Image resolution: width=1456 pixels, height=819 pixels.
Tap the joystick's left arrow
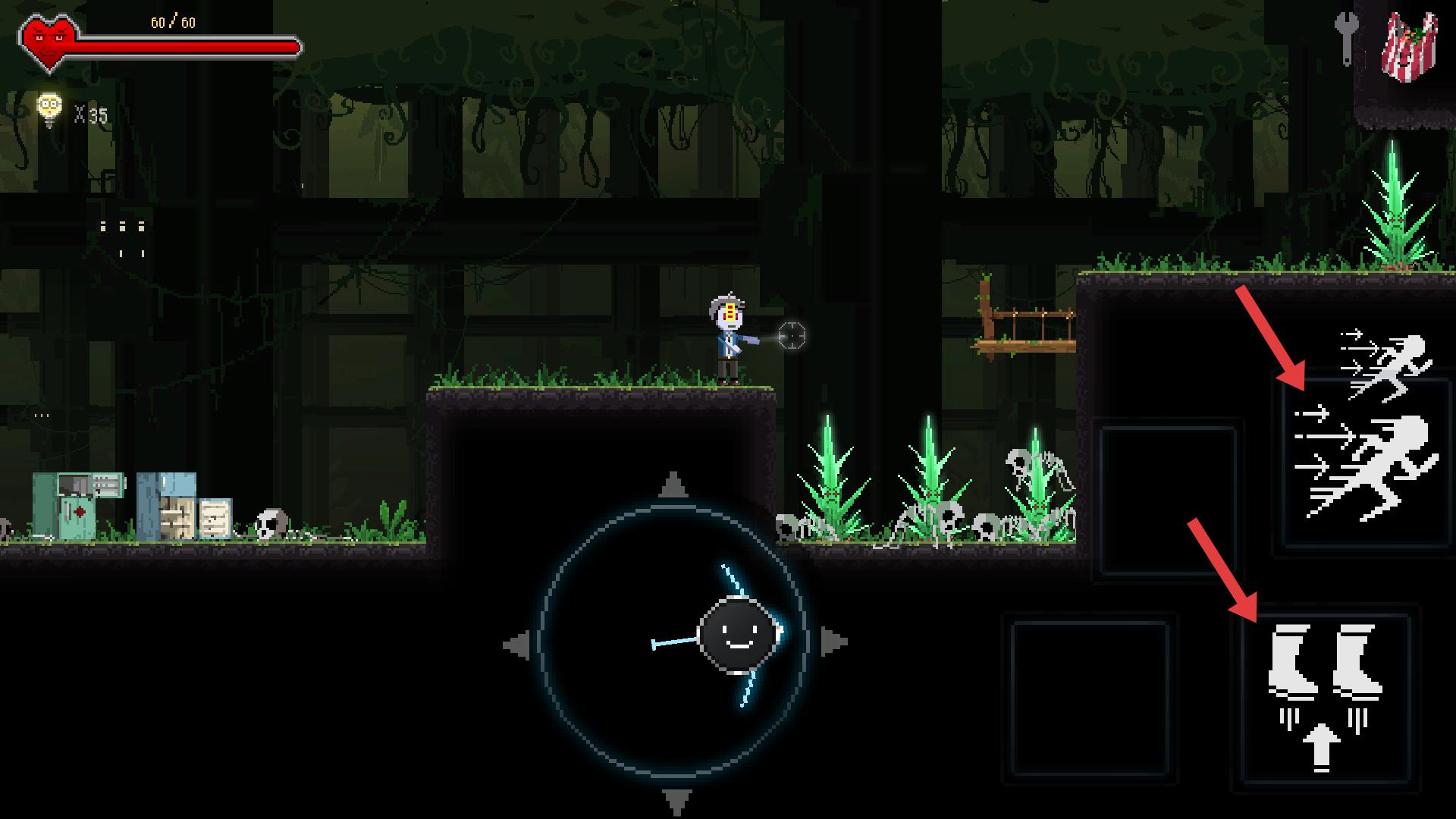pos(517,645)
